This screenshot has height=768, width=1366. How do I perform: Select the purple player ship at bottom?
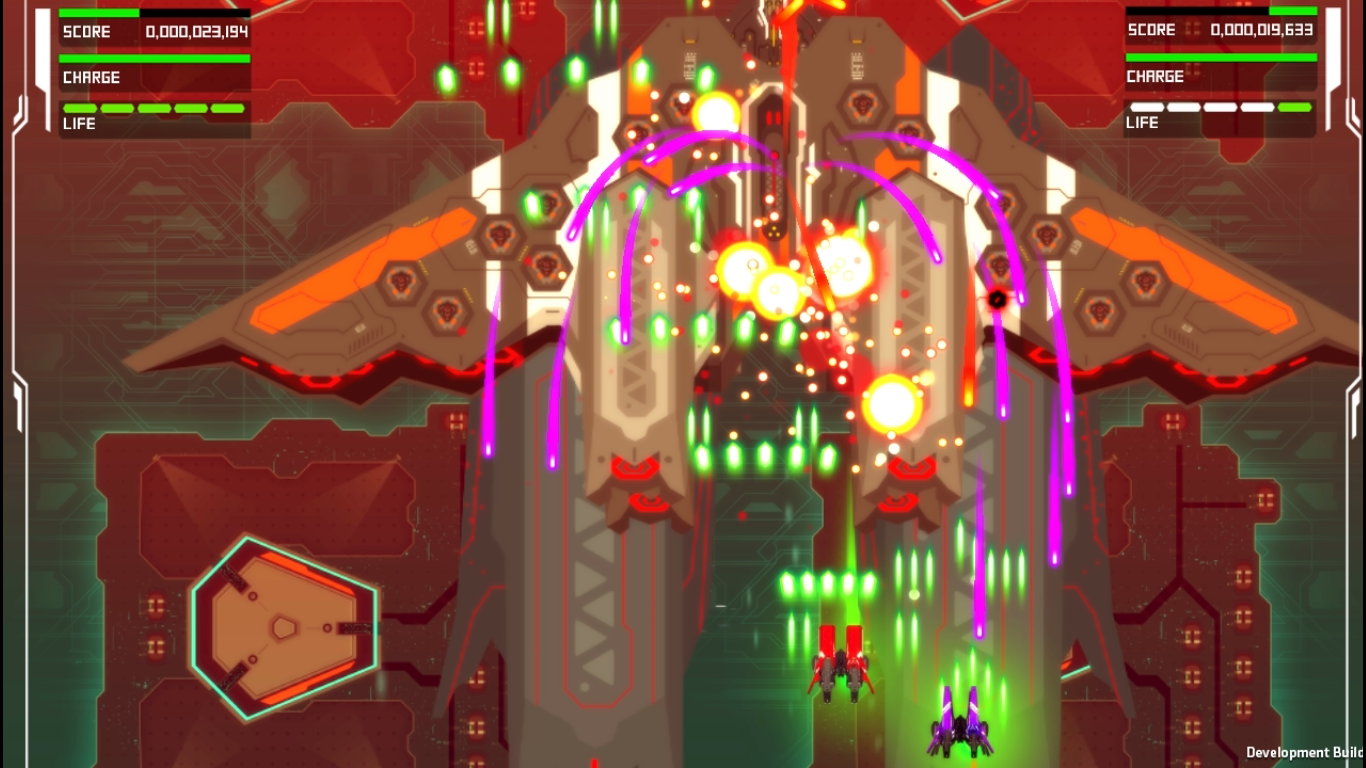click(960, 730)
